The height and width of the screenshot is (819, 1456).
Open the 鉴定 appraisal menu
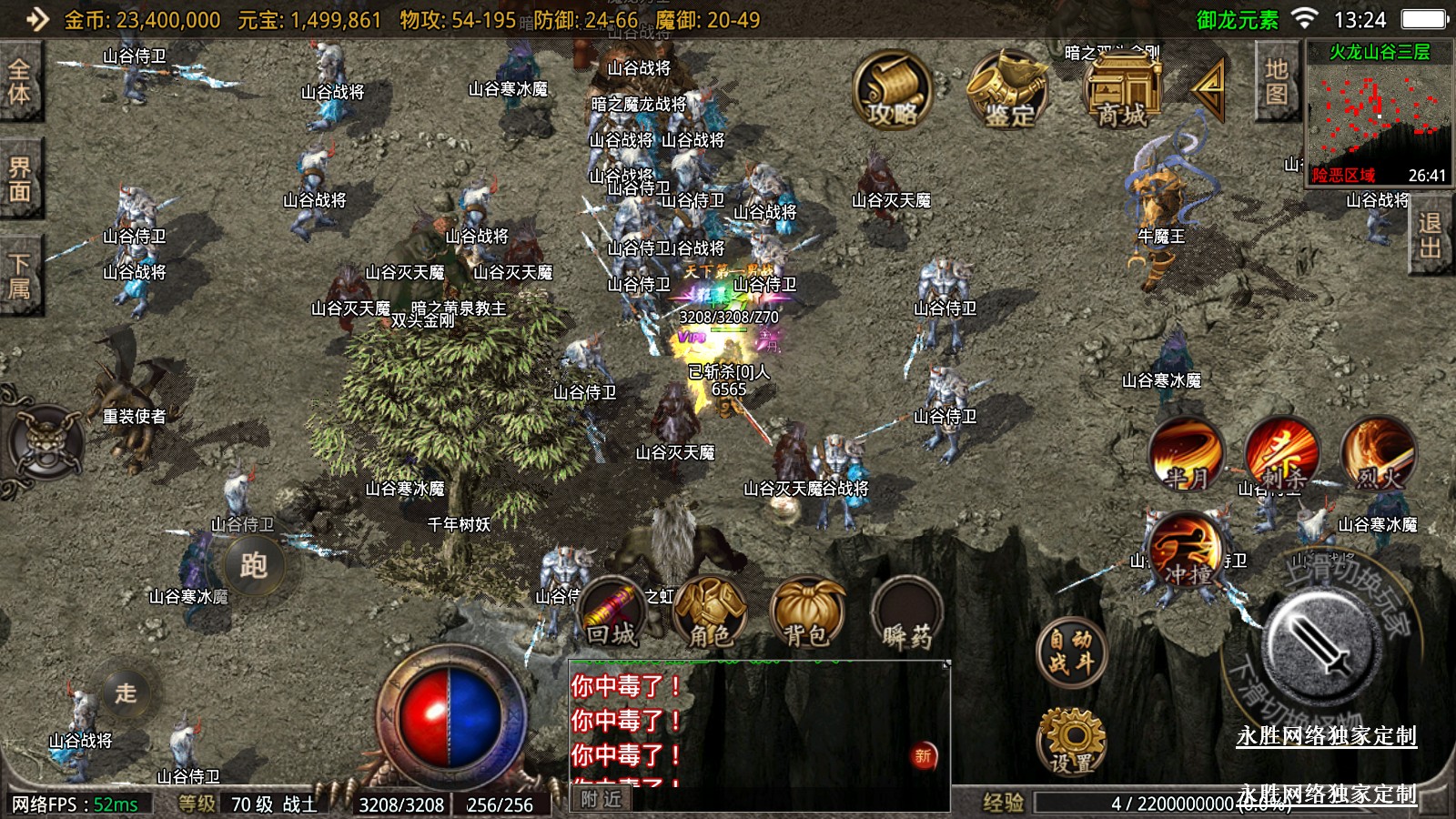click(x=1008, y=89)
